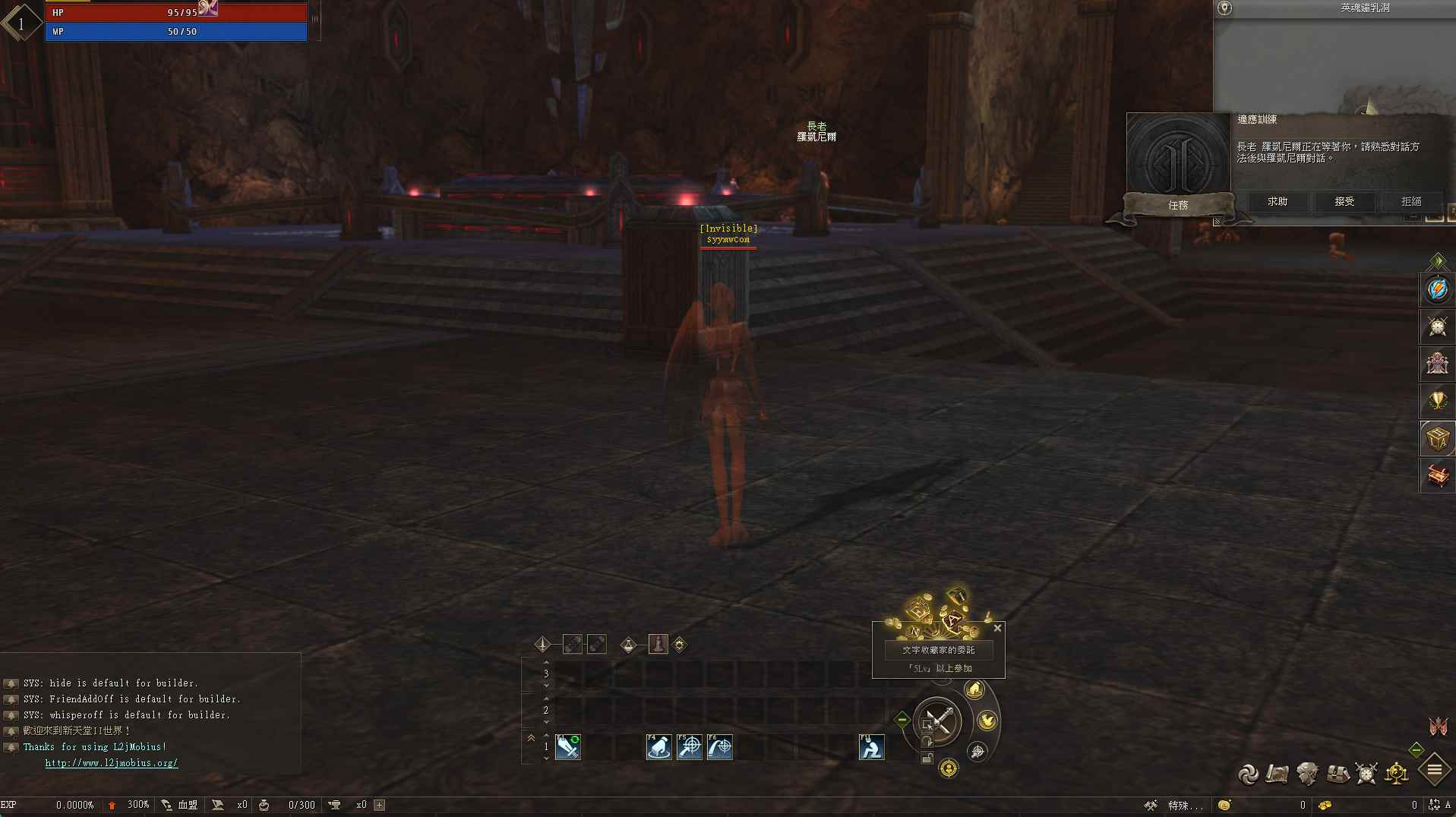This screenshot has height=817, width=1456.
Task: Use the F11 sit action in hotbar
Action: [x=872, y=748]
